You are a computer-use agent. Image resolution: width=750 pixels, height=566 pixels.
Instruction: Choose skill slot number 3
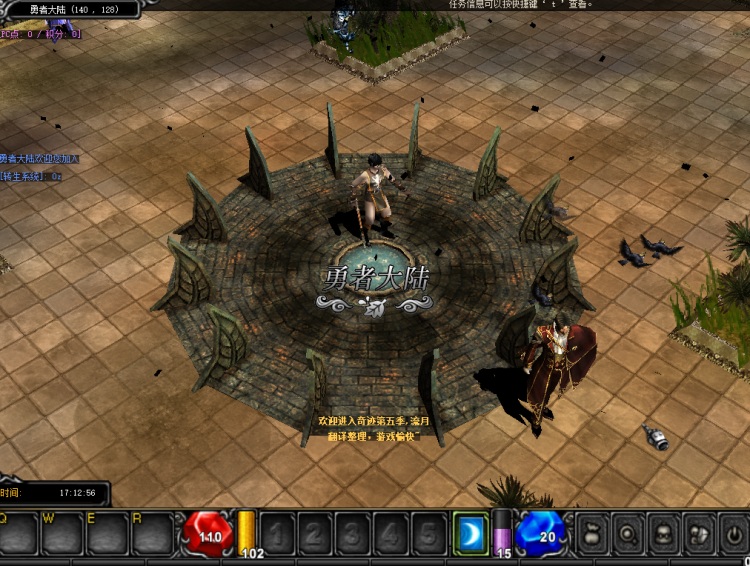(352, 534)
